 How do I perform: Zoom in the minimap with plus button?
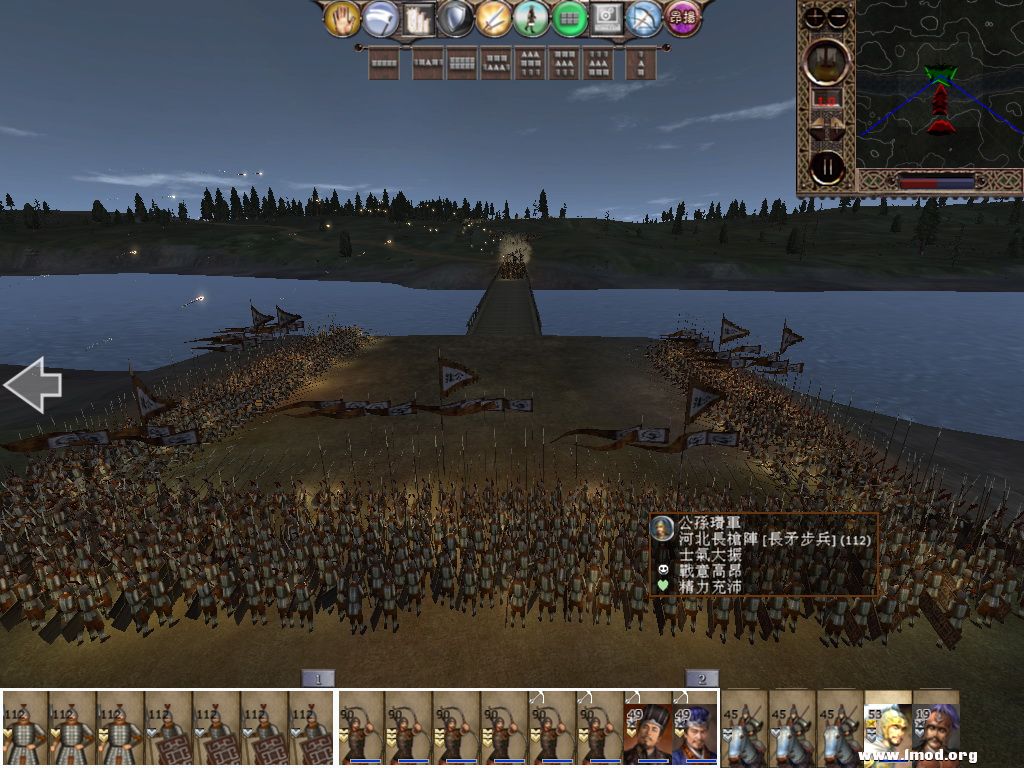(x=815, y=17)
